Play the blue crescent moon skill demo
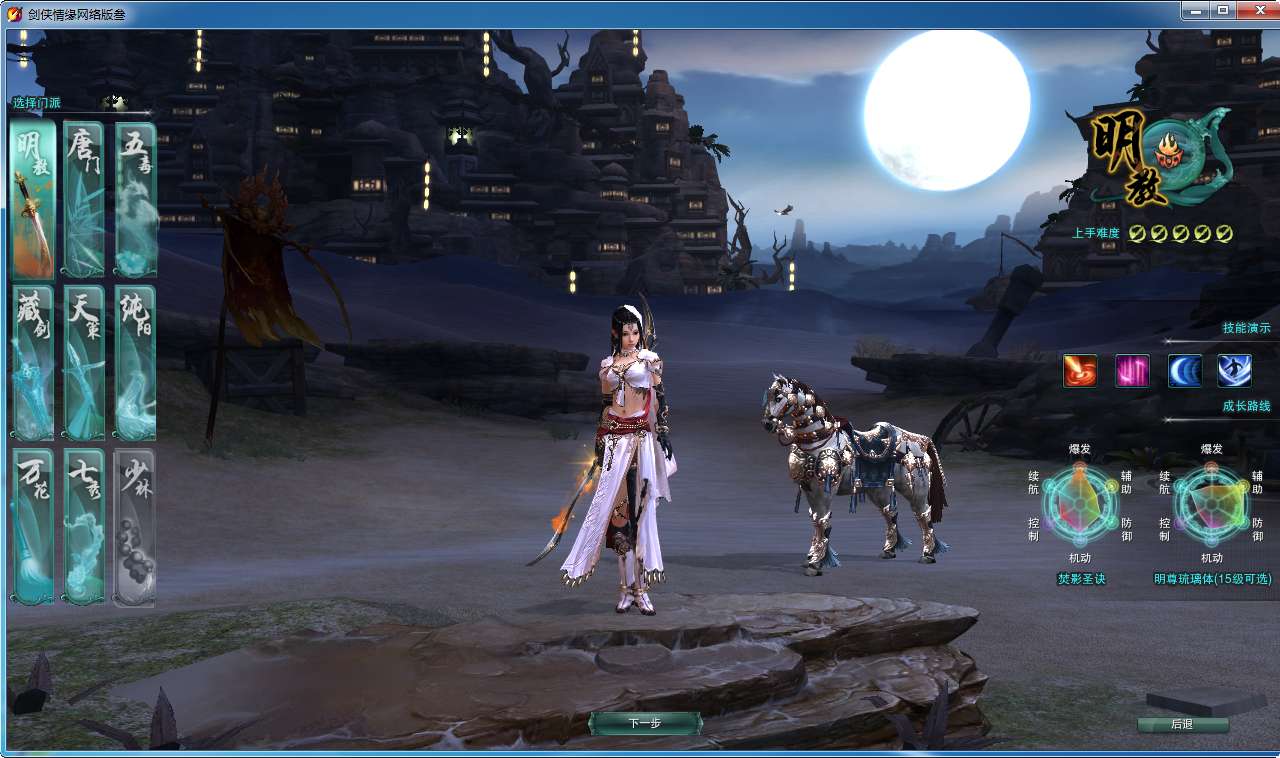This screenshot has height=758, width=1280. [1185, 371]
